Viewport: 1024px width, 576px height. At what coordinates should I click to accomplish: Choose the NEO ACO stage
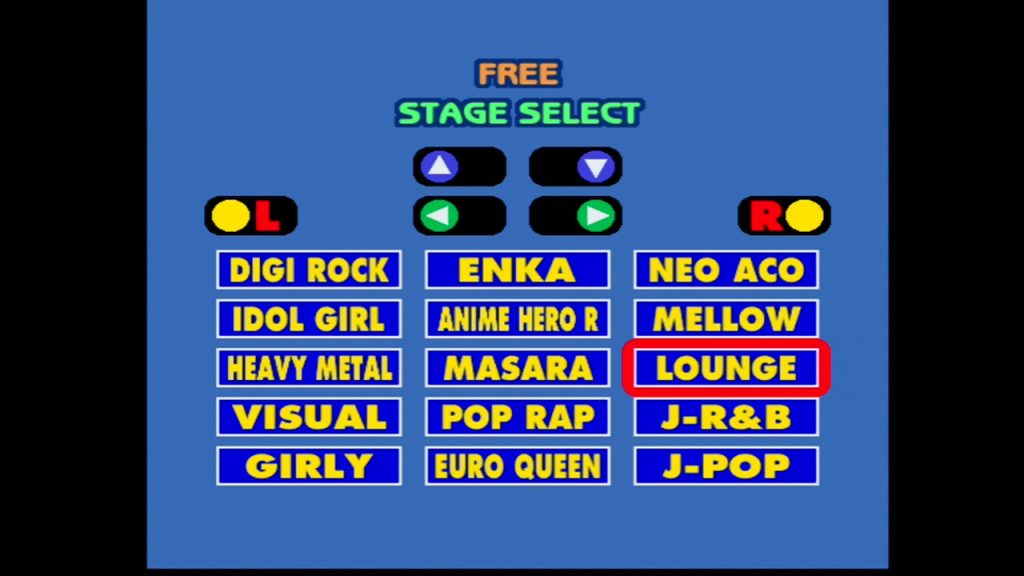[x=726, y=270]
